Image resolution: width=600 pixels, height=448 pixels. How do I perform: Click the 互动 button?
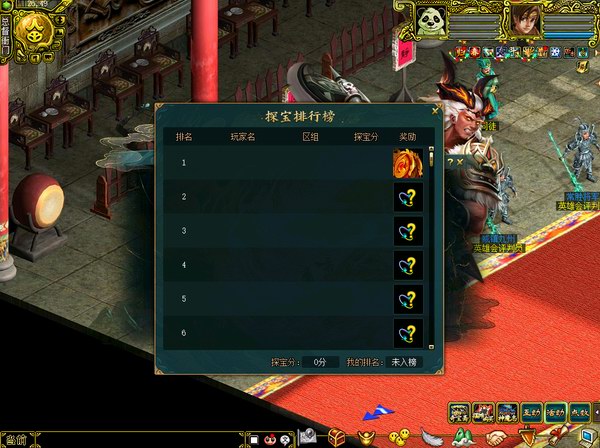531,412
